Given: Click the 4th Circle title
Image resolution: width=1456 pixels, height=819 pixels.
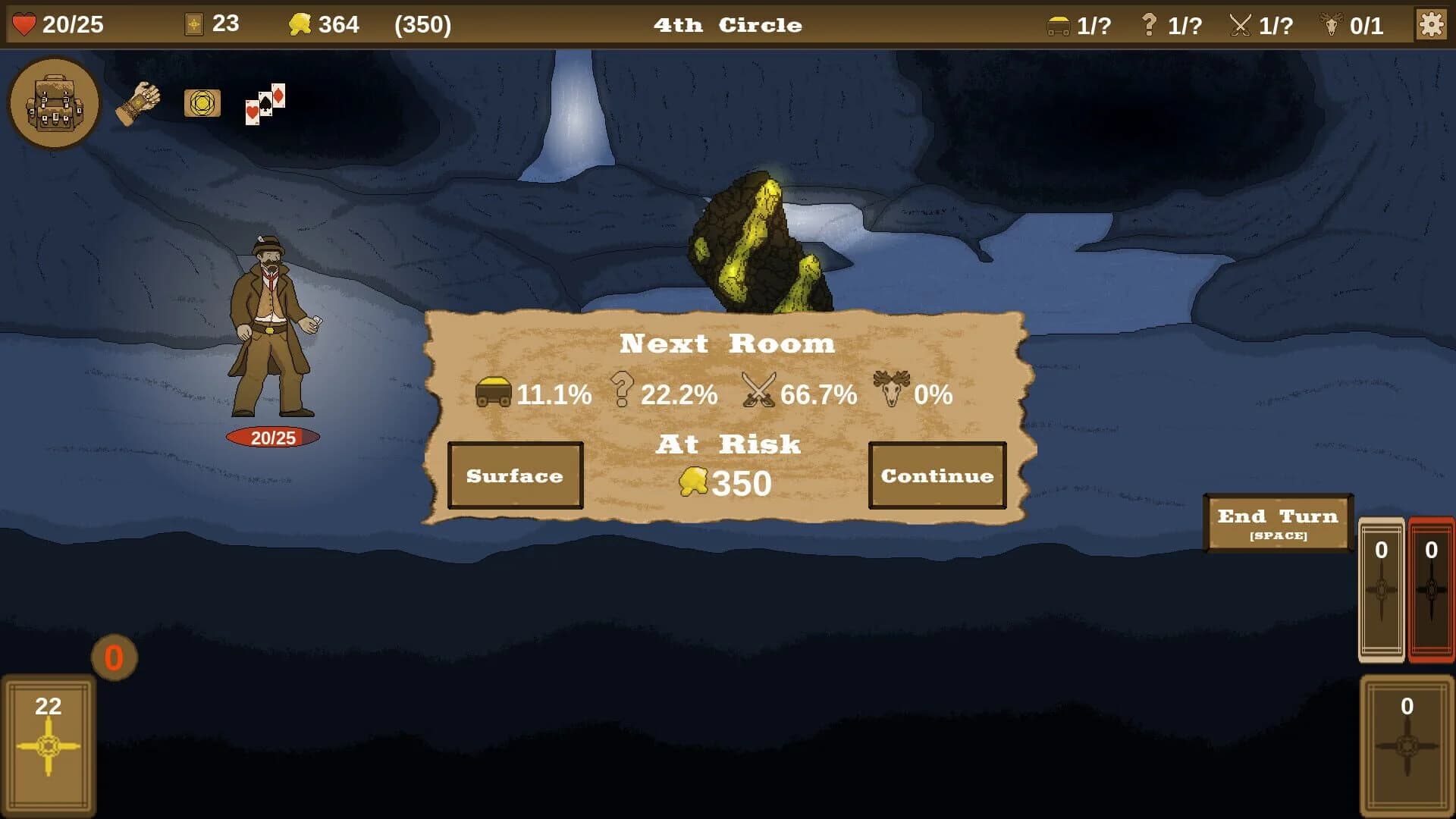Looking at the screenshot, I should 727,24.
